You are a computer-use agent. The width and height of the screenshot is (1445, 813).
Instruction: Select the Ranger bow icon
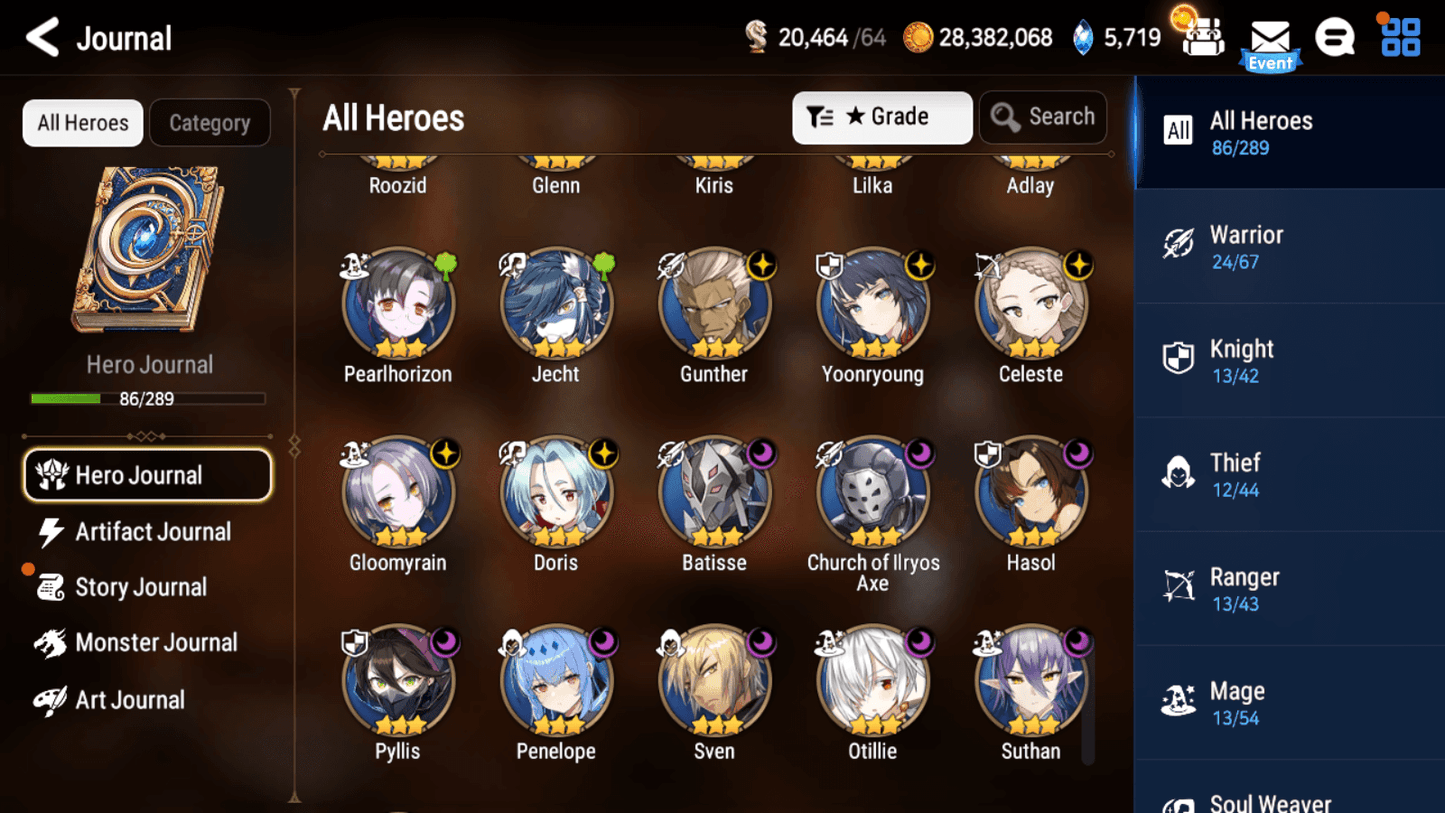pos(1178,587)
